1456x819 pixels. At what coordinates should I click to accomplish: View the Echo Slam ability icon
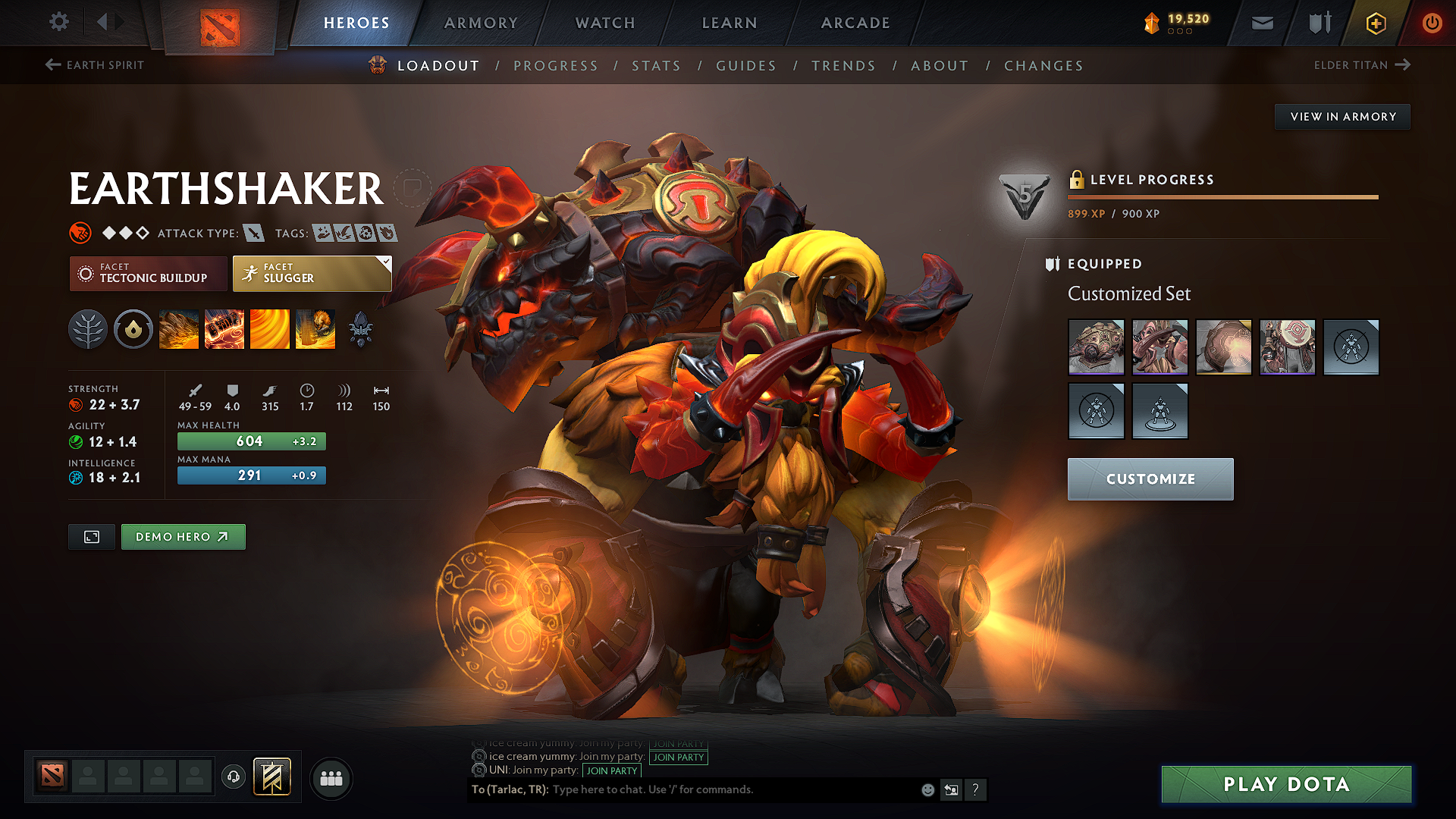(316, 328)
